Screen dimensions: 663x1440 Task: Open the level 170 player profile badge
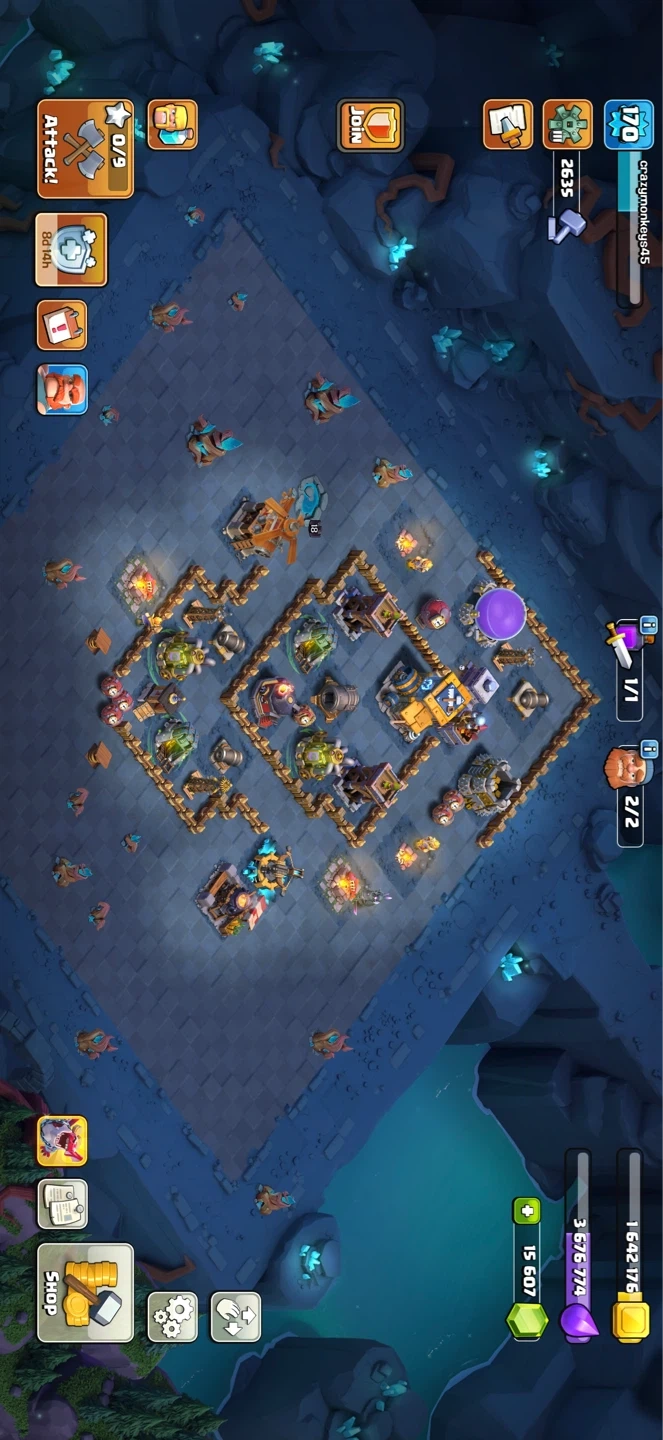tap(628, 125)
